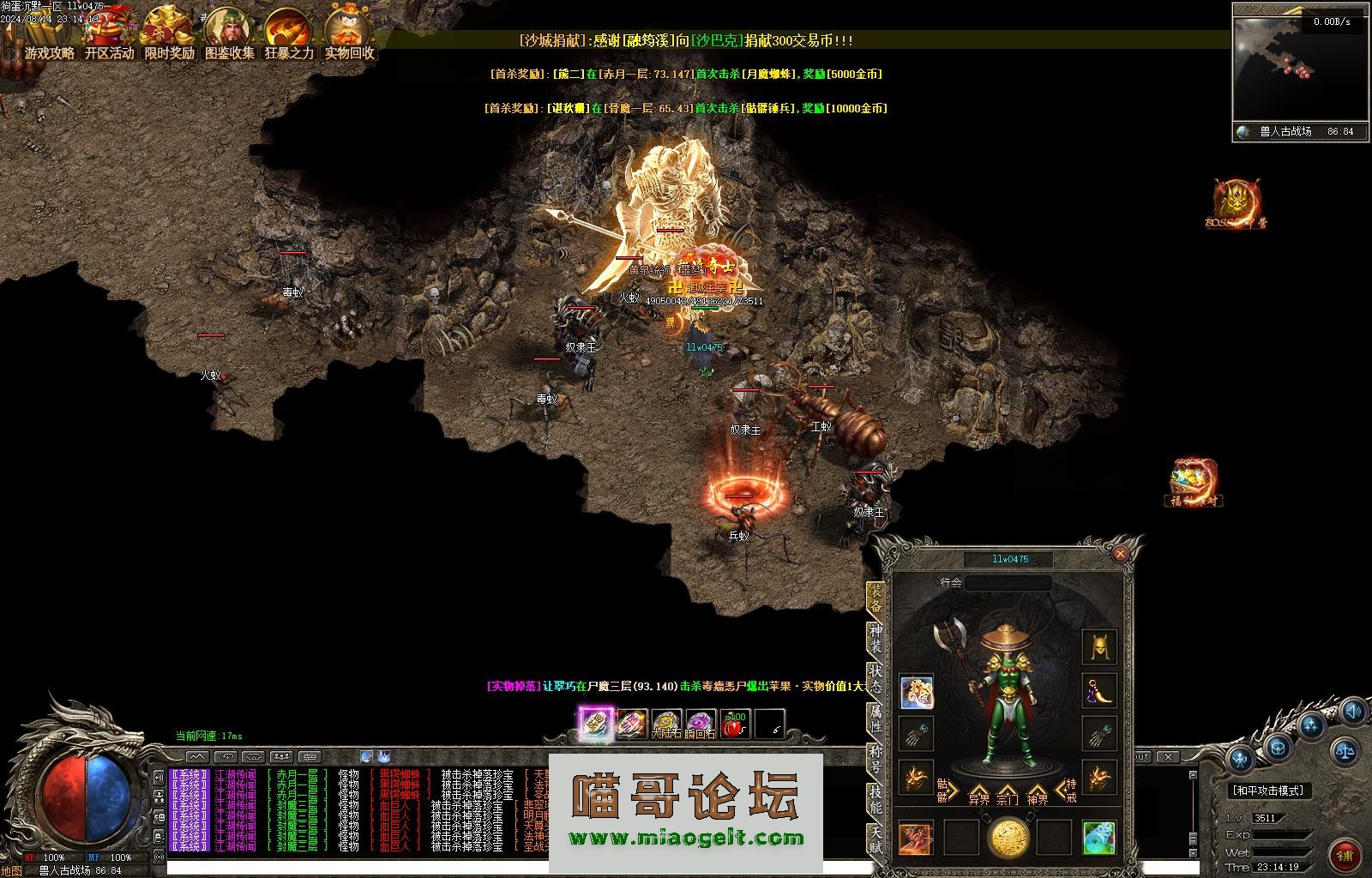Viewport: 1372px width, 878px height.
Task: Toggle sound with the speaker button
Action: [1352, 711]
